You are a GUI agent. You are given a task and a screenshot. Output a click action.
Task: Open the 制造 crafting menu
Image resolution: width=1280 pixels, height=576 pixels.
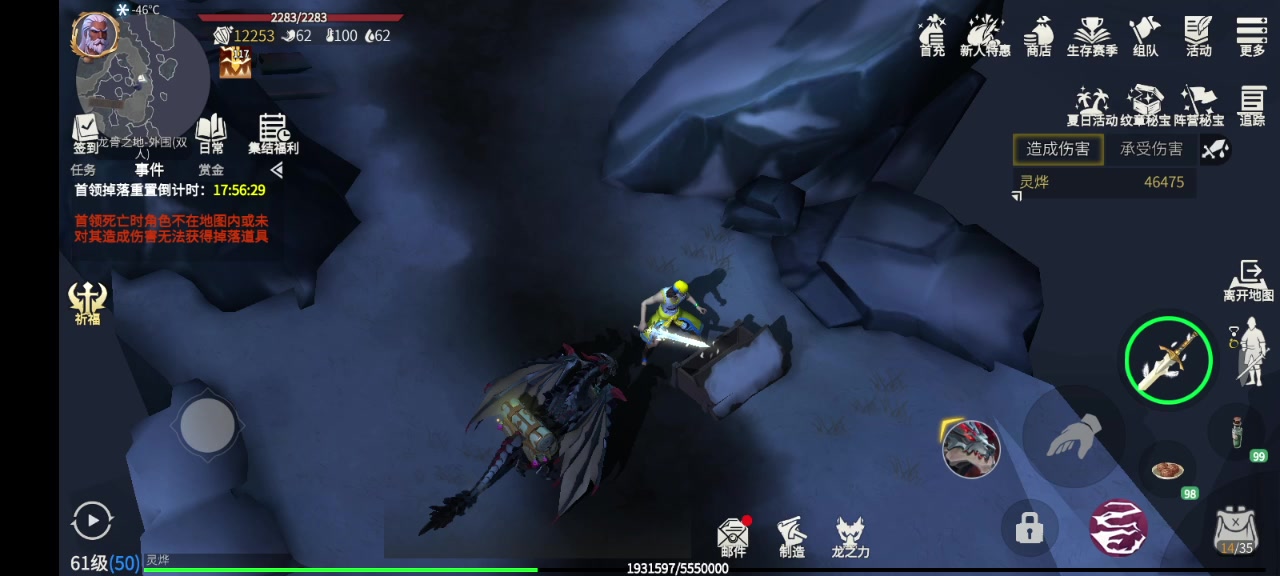click(791, 536)
